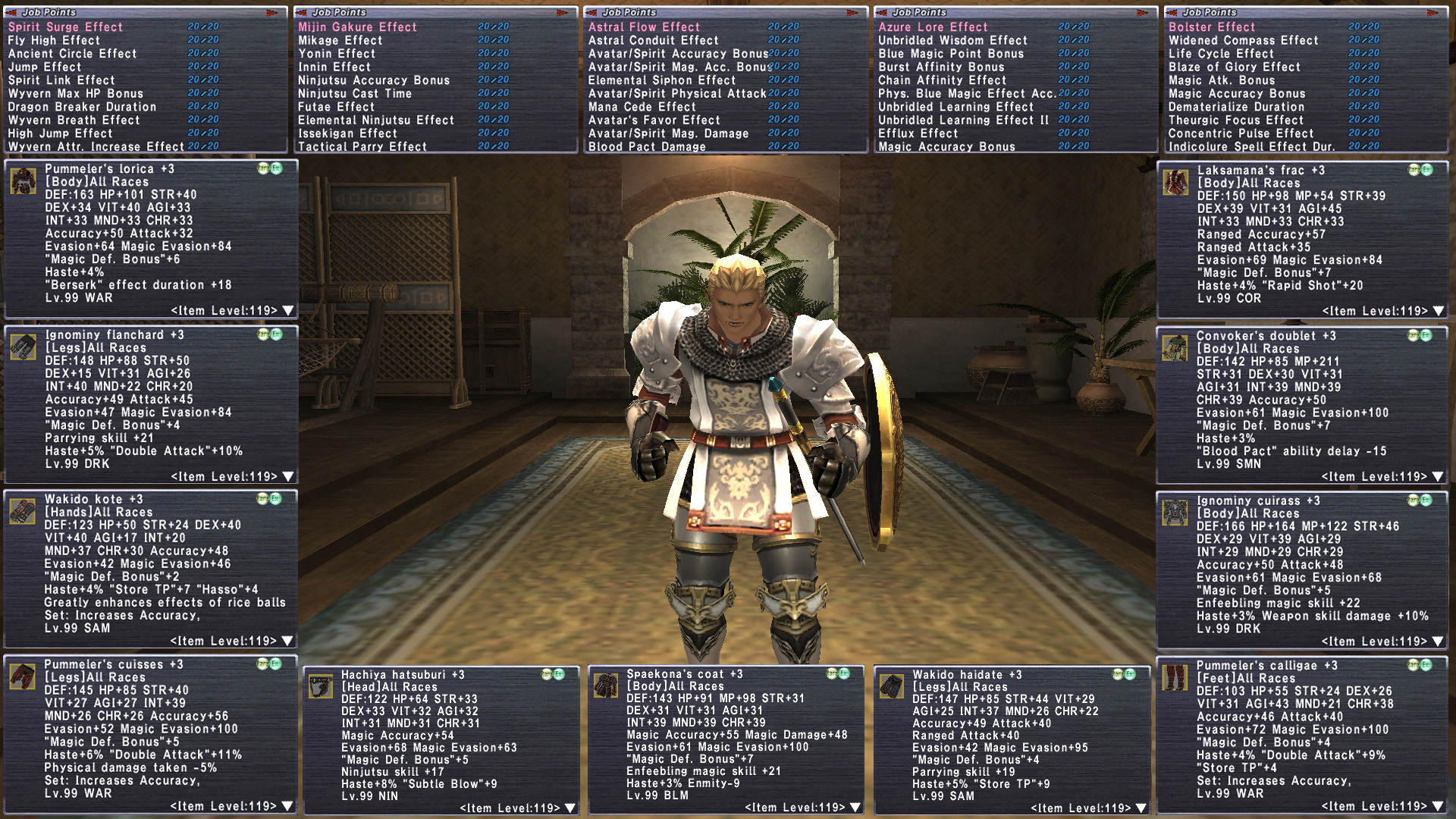Pick the Widened Compass Effect entry
The image size is (1456, 819).
point(1243,40)
